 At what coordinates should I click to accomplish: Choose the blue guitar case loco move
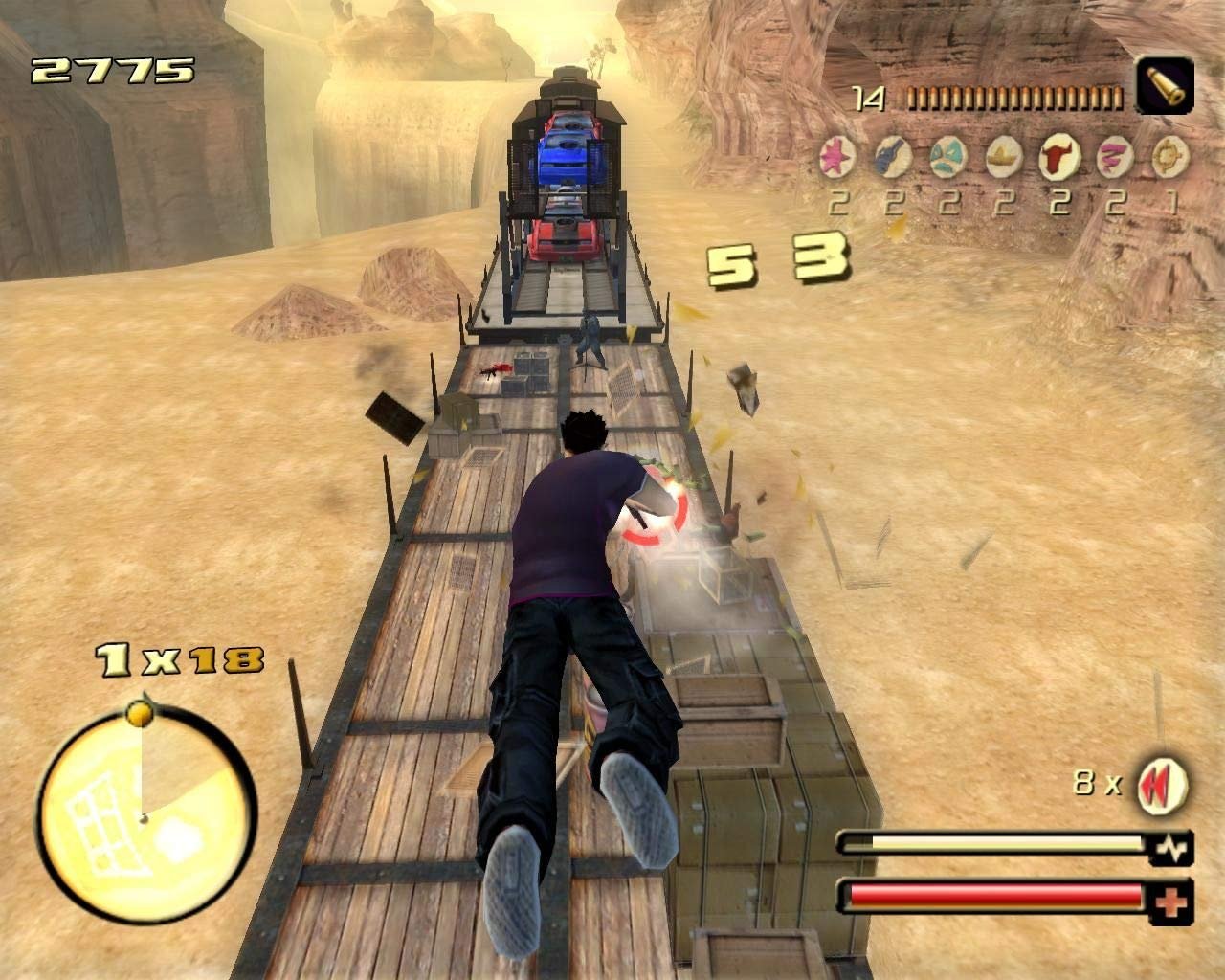[x=894, y=155]
